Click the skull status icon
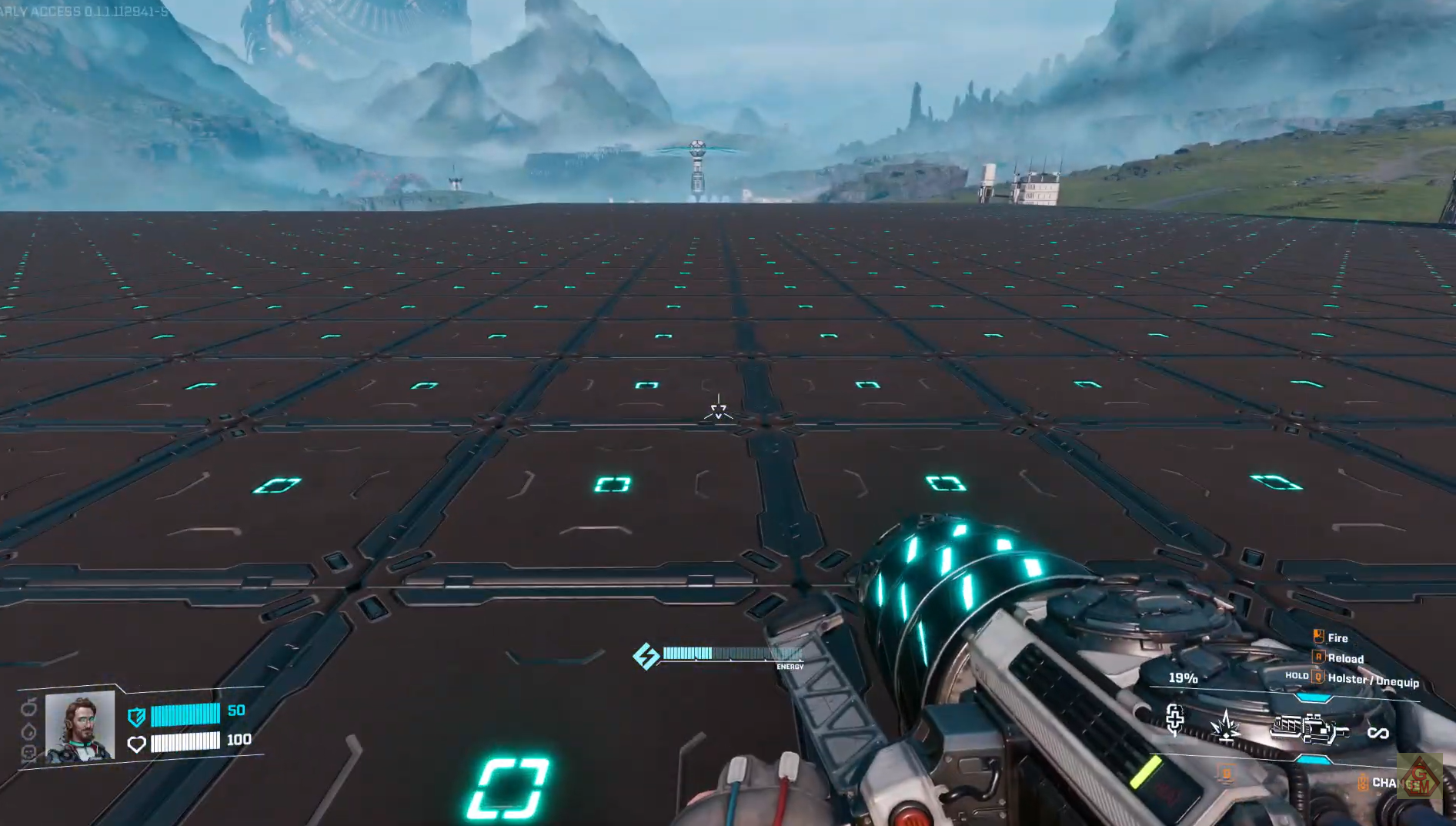The width and height of the screenshot is (1456, 826). [29, 753]
